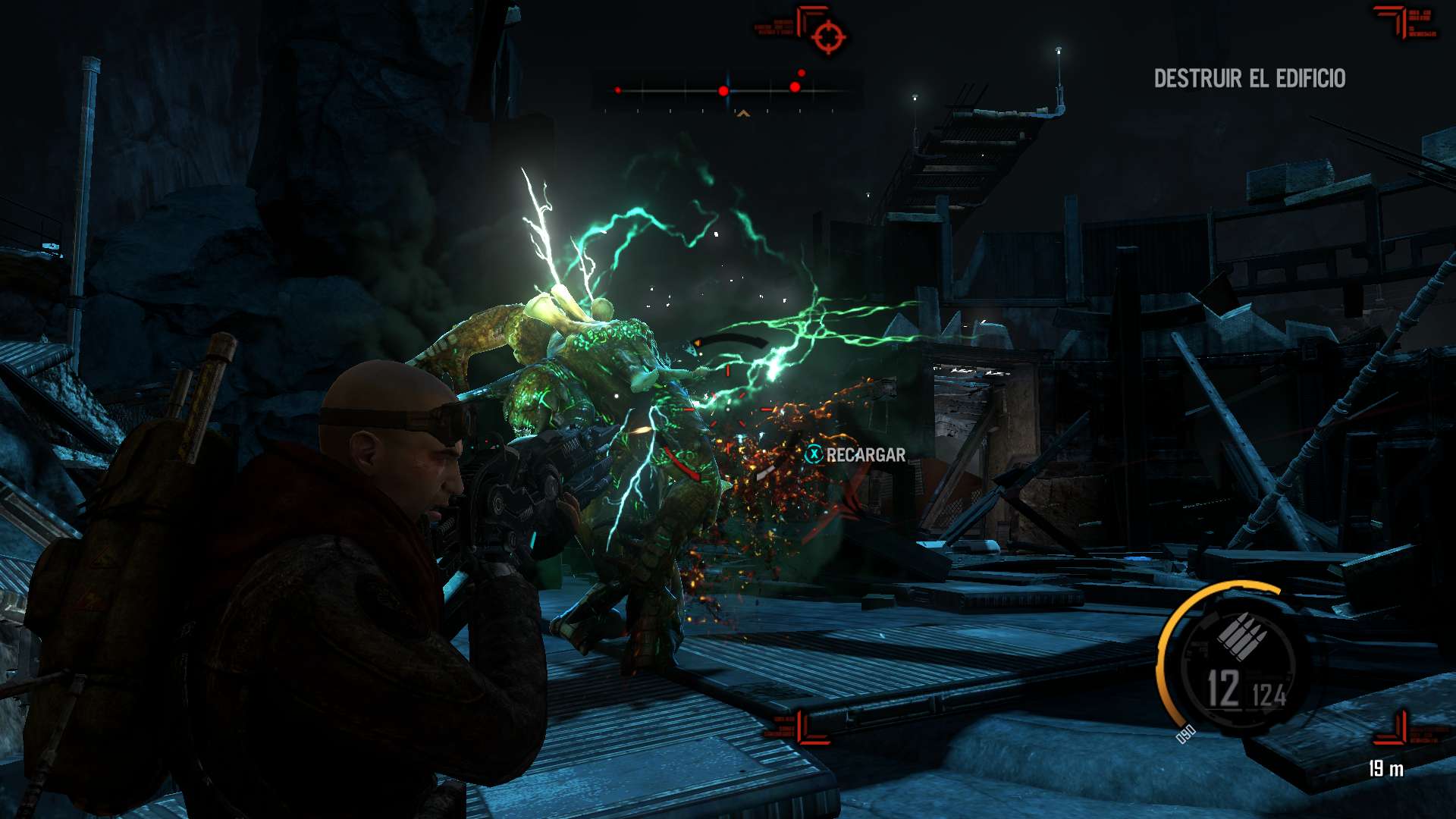Click the bullets weapon icon
The height and width of the screenshot is (819, 1456).
tap(1242, 635)
